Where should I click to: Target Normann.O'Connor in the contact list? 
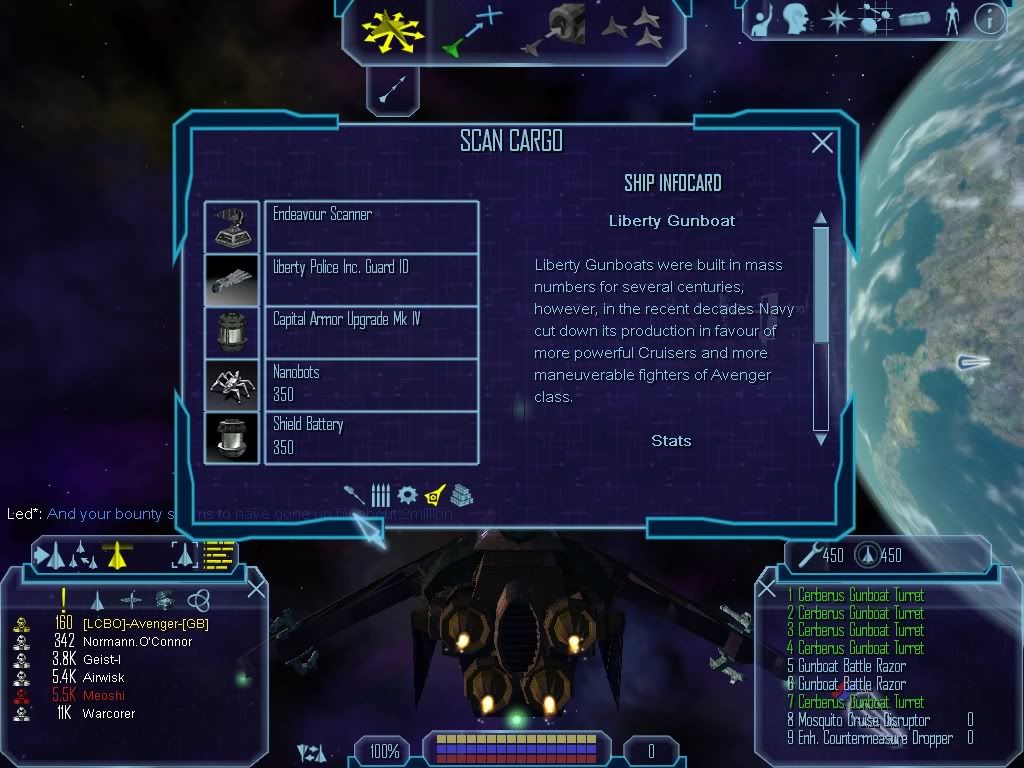click(124, 641)
